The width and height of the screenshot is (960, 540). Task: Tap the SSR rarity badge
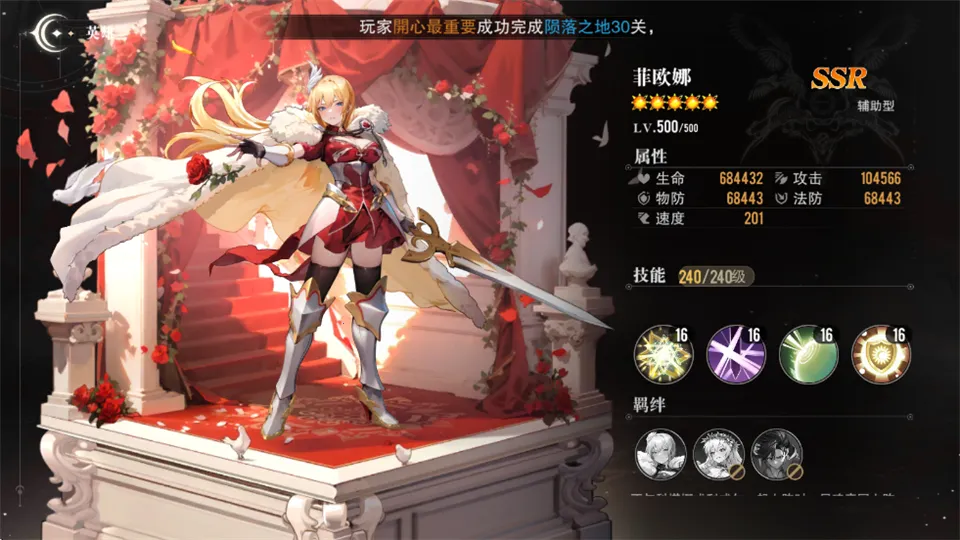coord(838,78)
